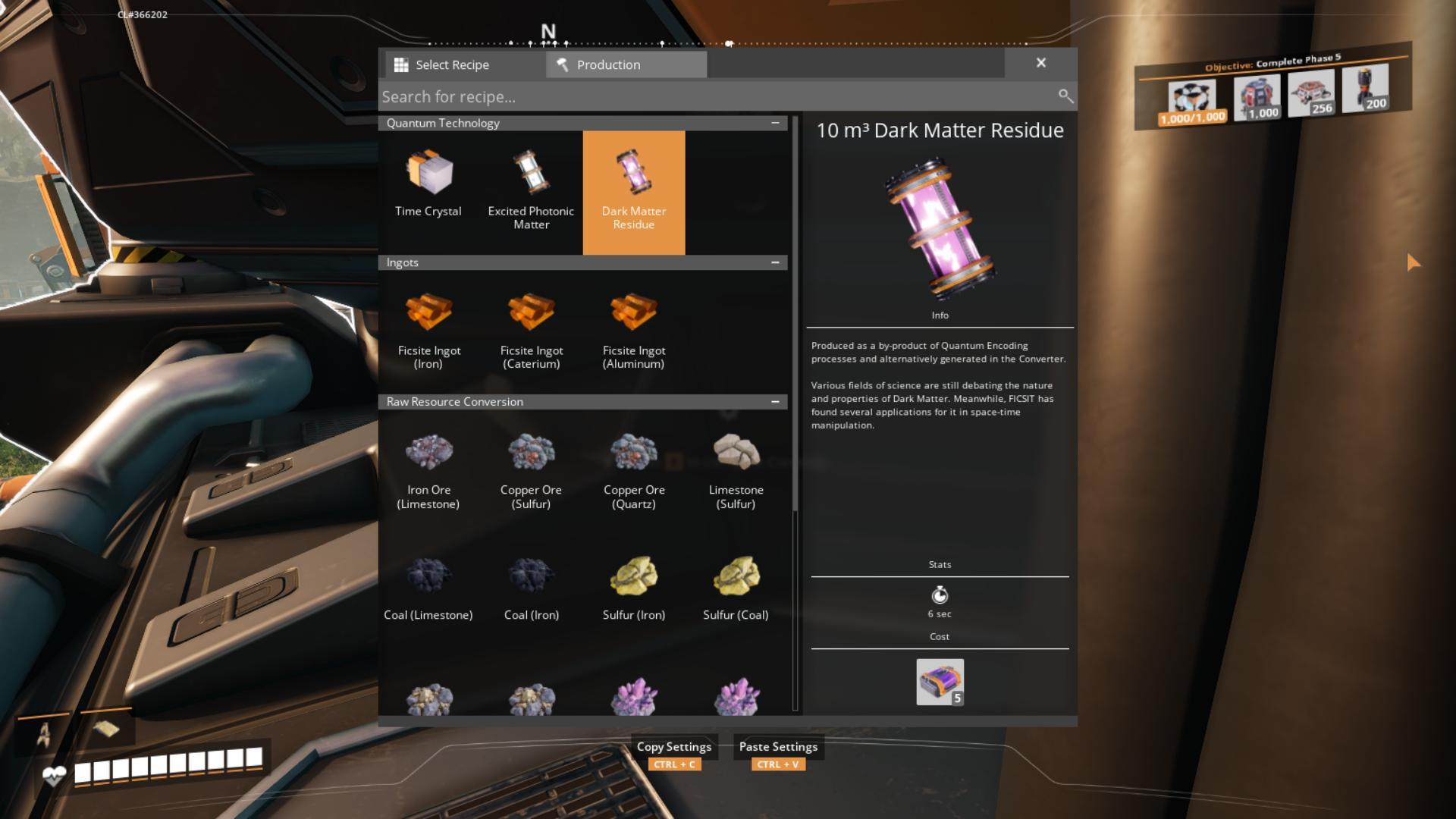Image resolution: width=1456 pixels, height=819 pixels.
Task: Select the Dark Matter Residue recipe
Action: tap(634, 190)
